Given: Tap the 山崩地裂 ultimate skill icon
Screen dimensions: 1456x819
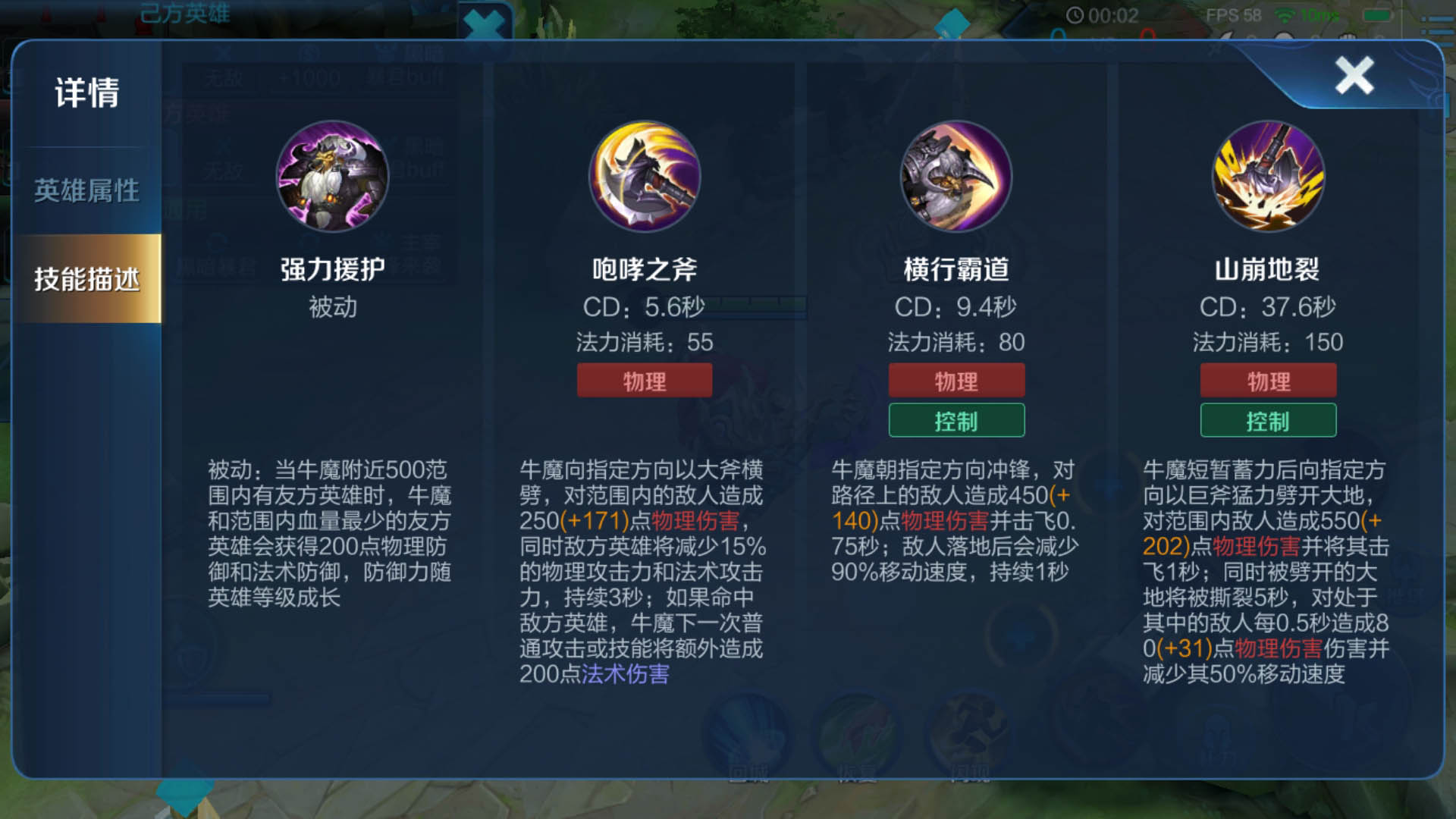Looking at the screenshot, I should (x=1268, y=177).
